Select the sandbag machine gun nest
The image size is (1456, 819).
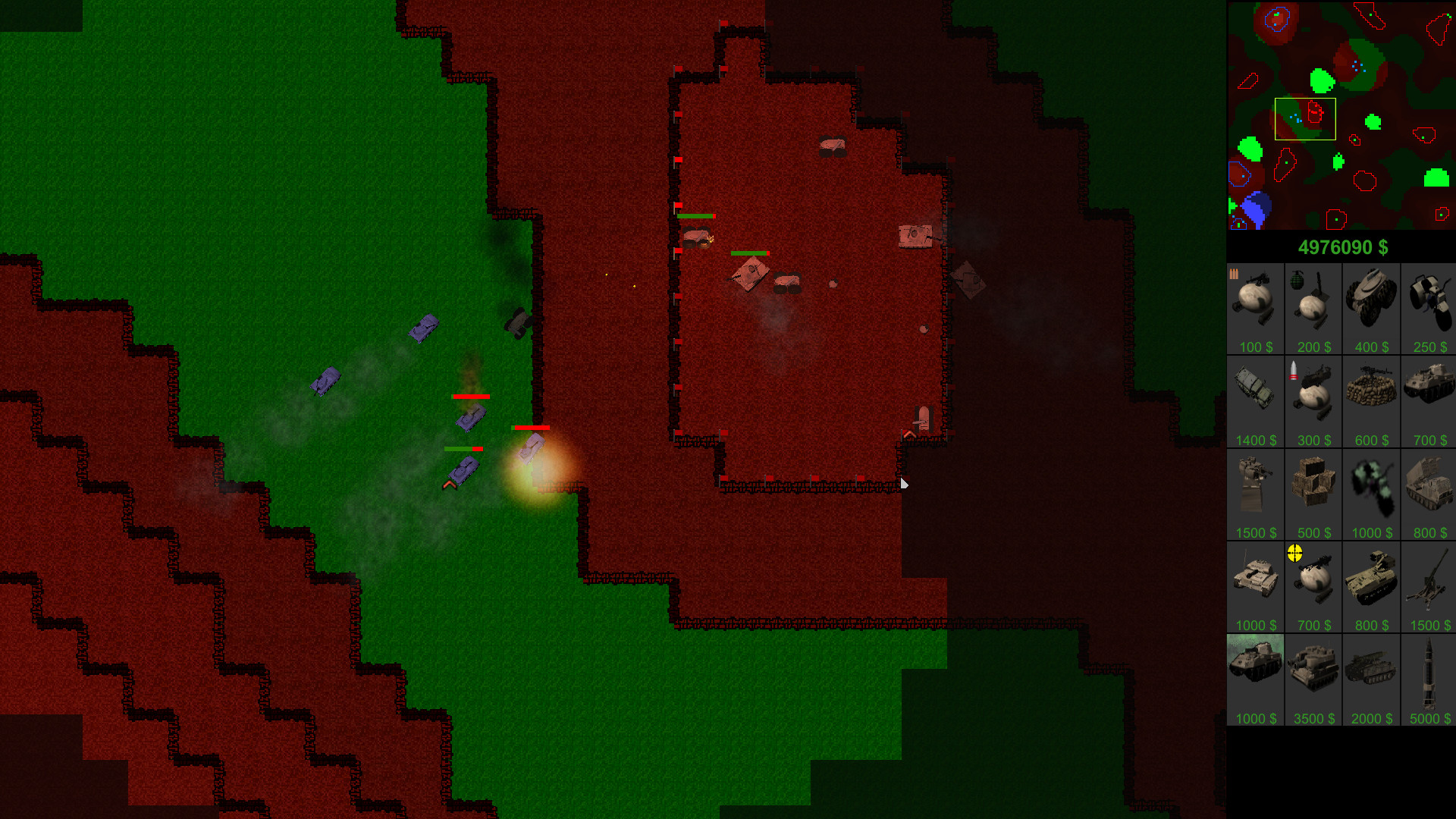tap(1370, 397)
